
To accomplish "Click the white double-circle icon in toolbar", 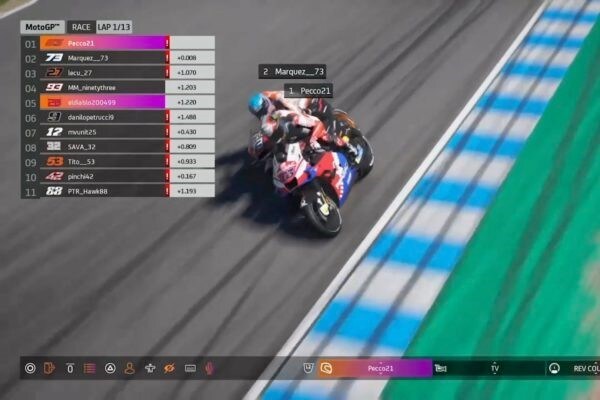I will [29, 368].
